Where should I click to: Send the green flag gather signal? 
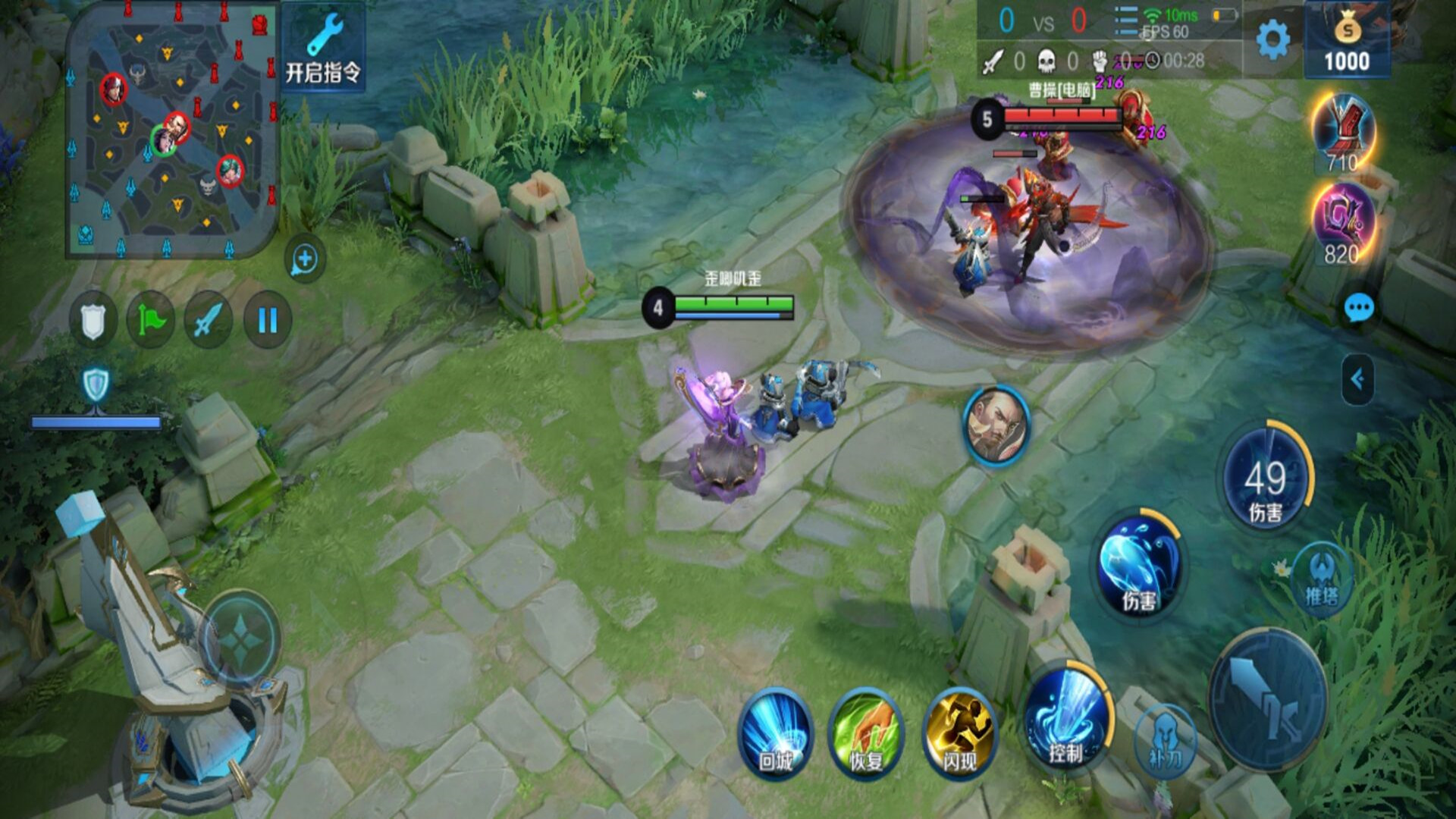click(x=150, y=321)
